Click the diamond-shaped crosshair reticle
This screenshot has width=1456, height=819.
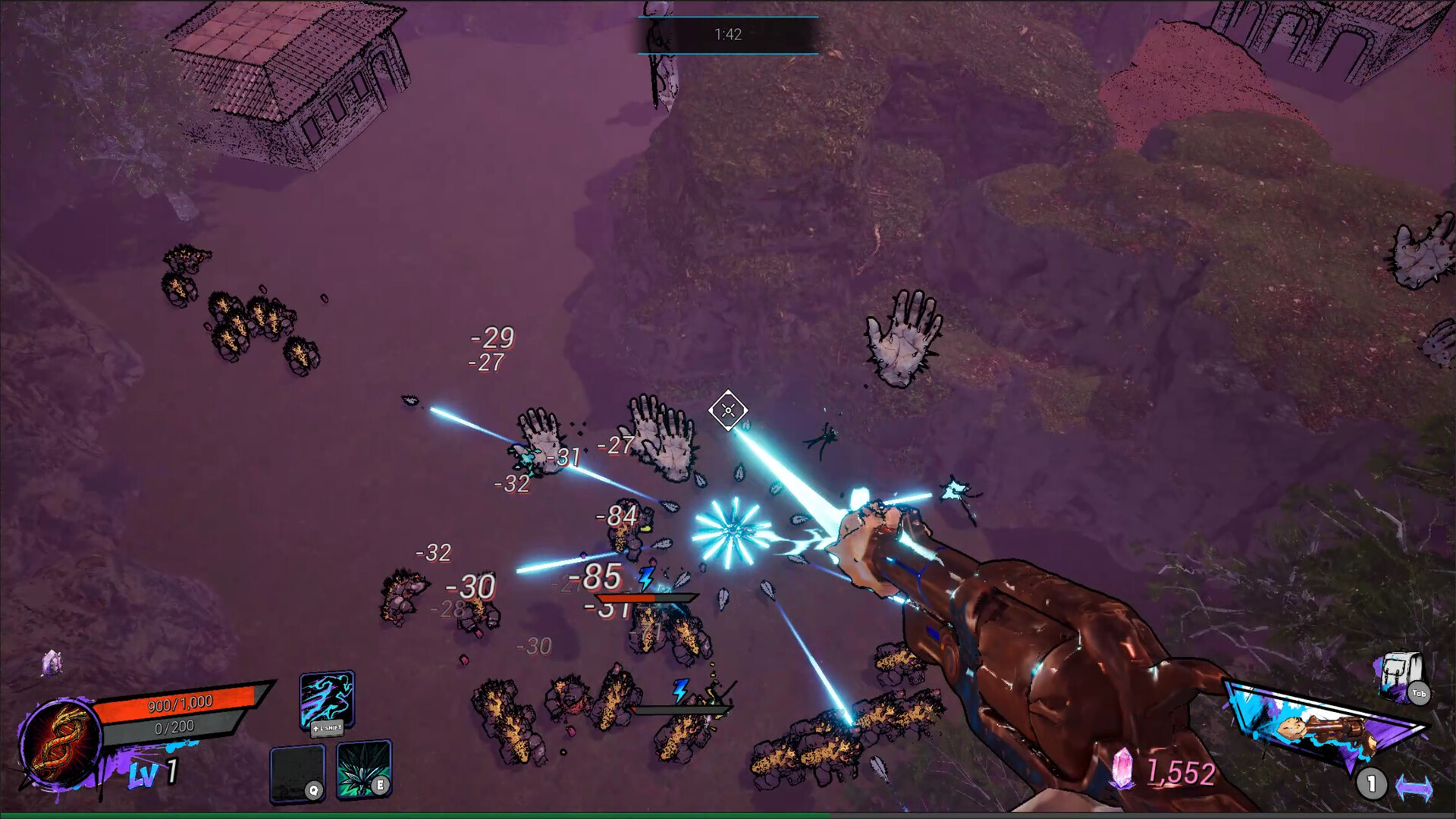726,410
